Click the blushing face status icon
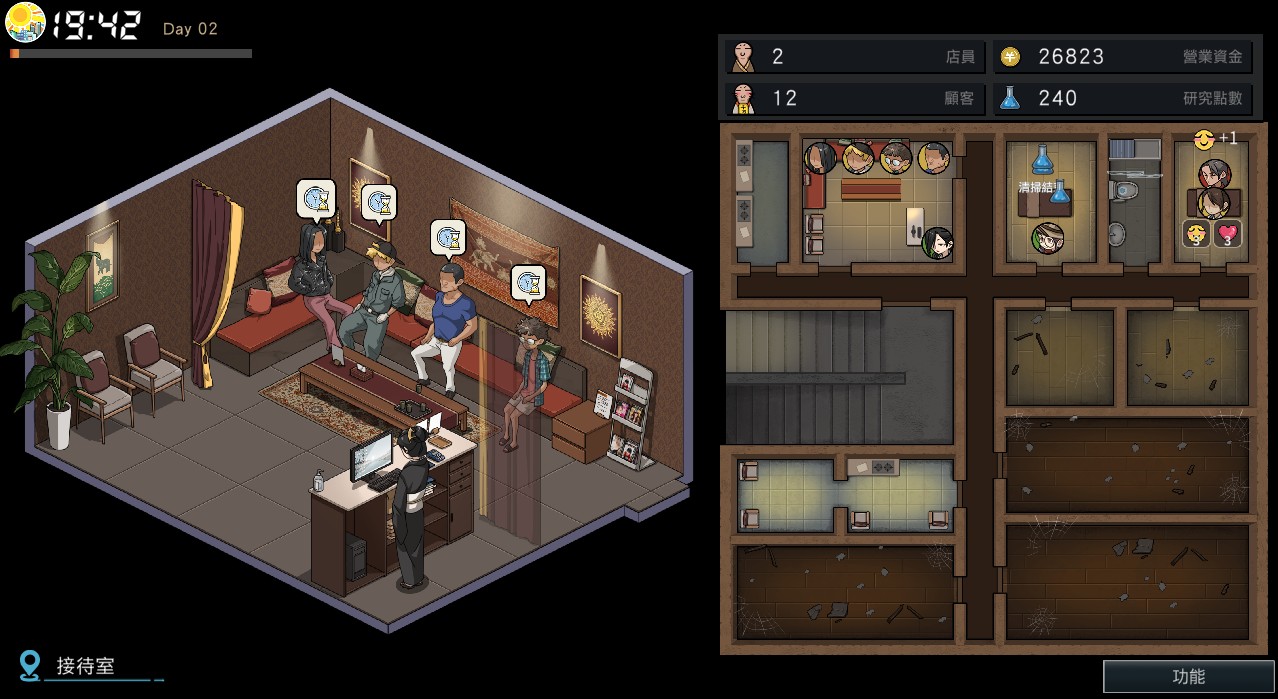This screenshot has height=699, width=1278. (1196, 234)
